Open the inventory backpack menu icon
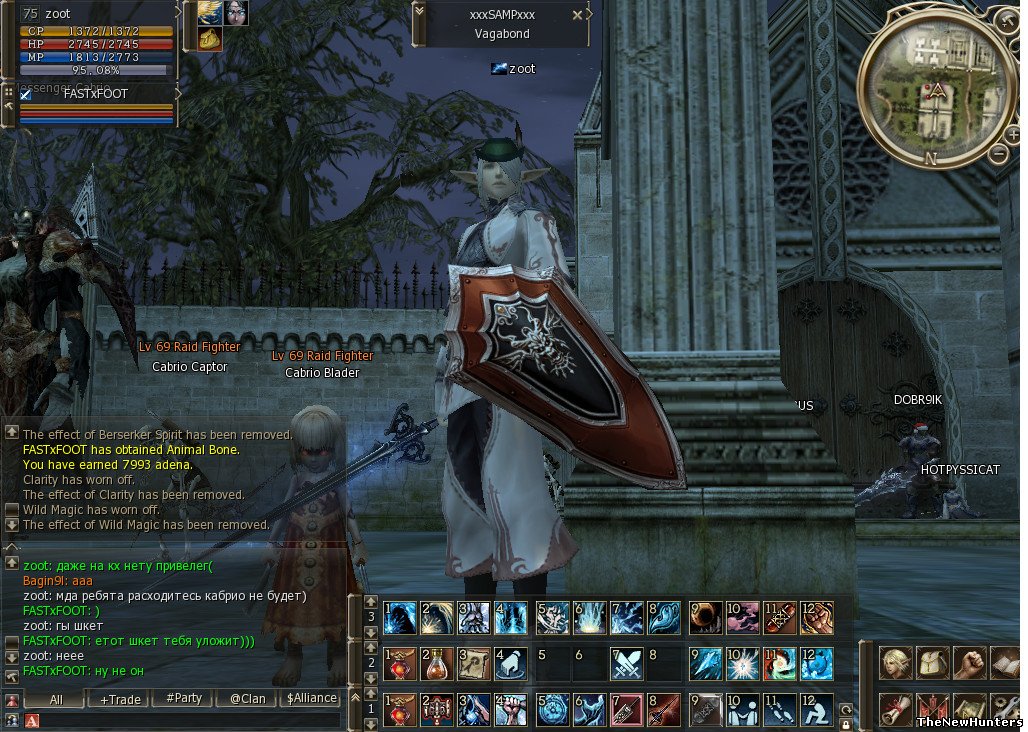The image size is (1028, 732). point(932,664)
